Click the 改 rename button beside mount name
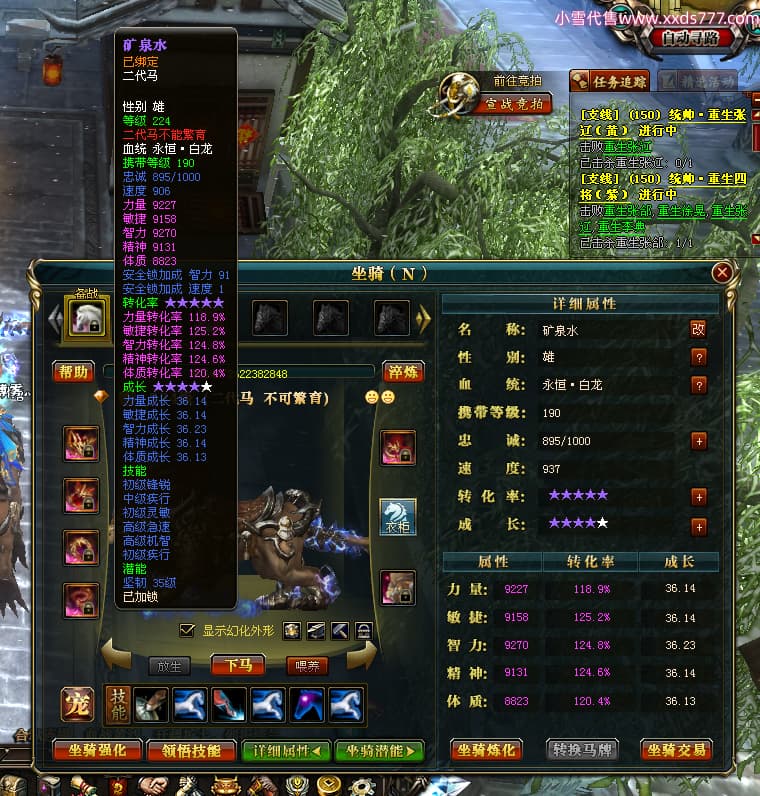760x796 pixels. (698, 328)
